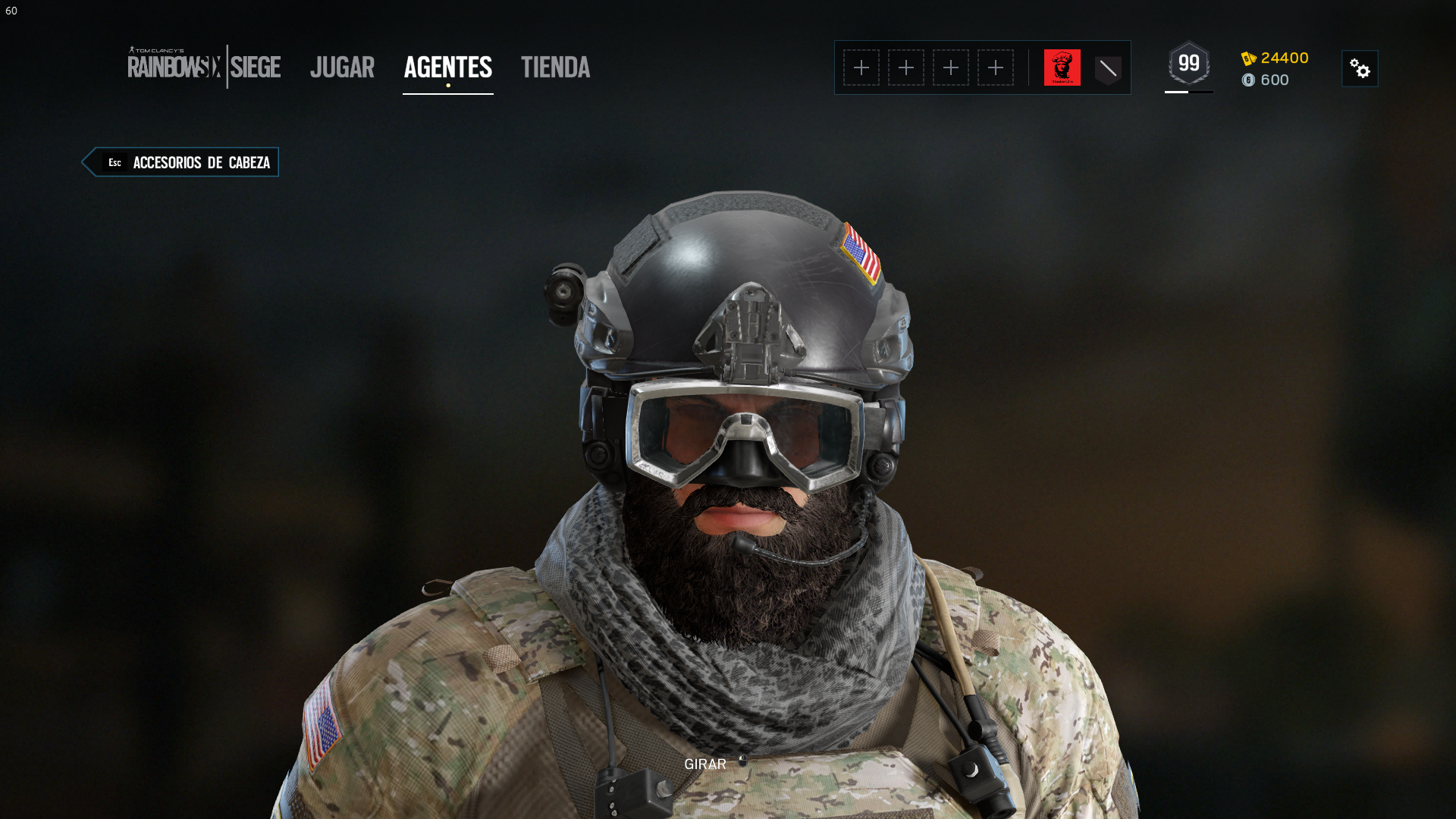
Task: Click the third empty squad slot
Action: (x=951, y=67)
